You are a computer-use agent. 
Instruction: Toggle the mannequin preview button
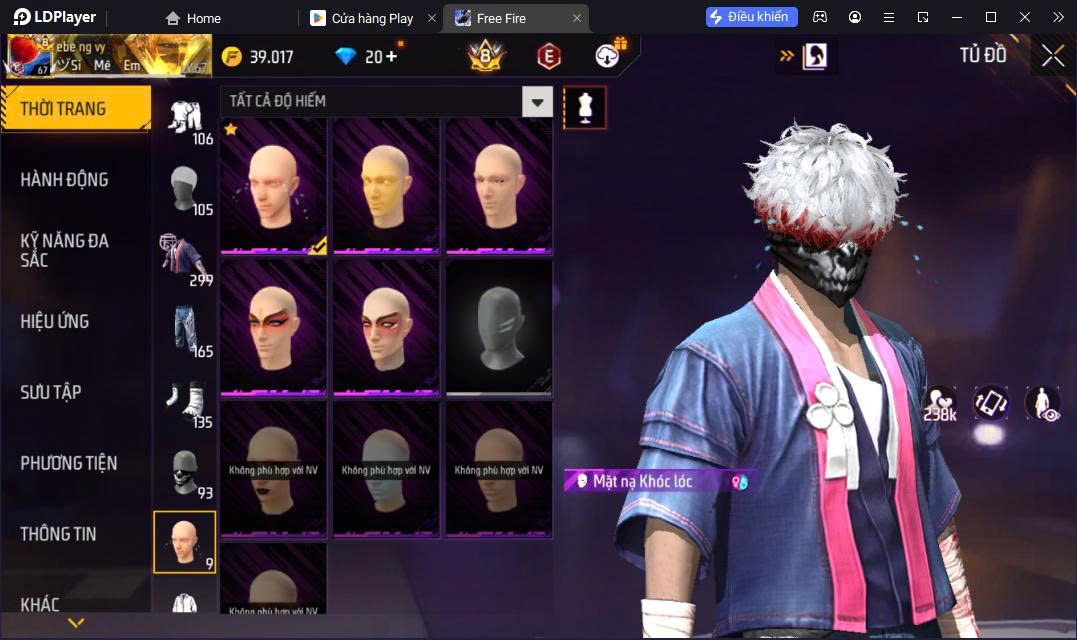[x=585, y=107]
